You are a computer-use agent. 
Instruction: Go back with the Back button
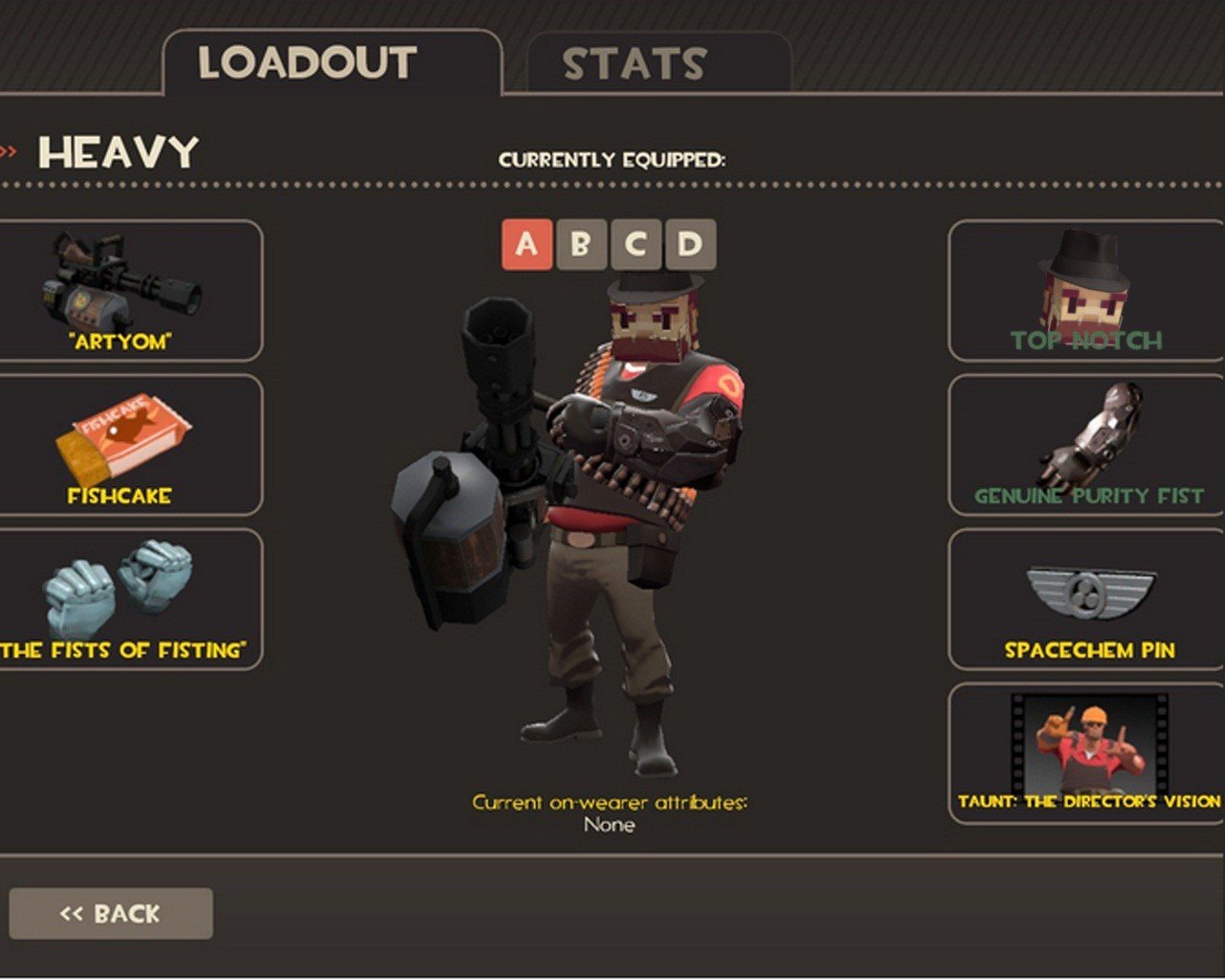110,914
